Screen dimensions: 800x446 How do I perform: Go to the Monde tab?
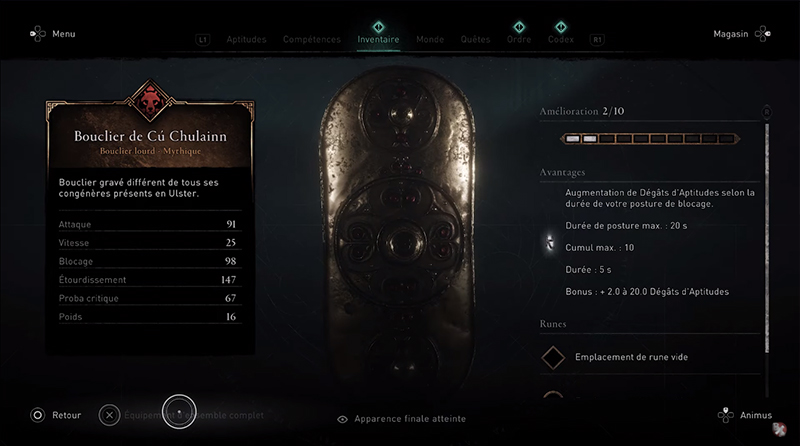(430, 40)
